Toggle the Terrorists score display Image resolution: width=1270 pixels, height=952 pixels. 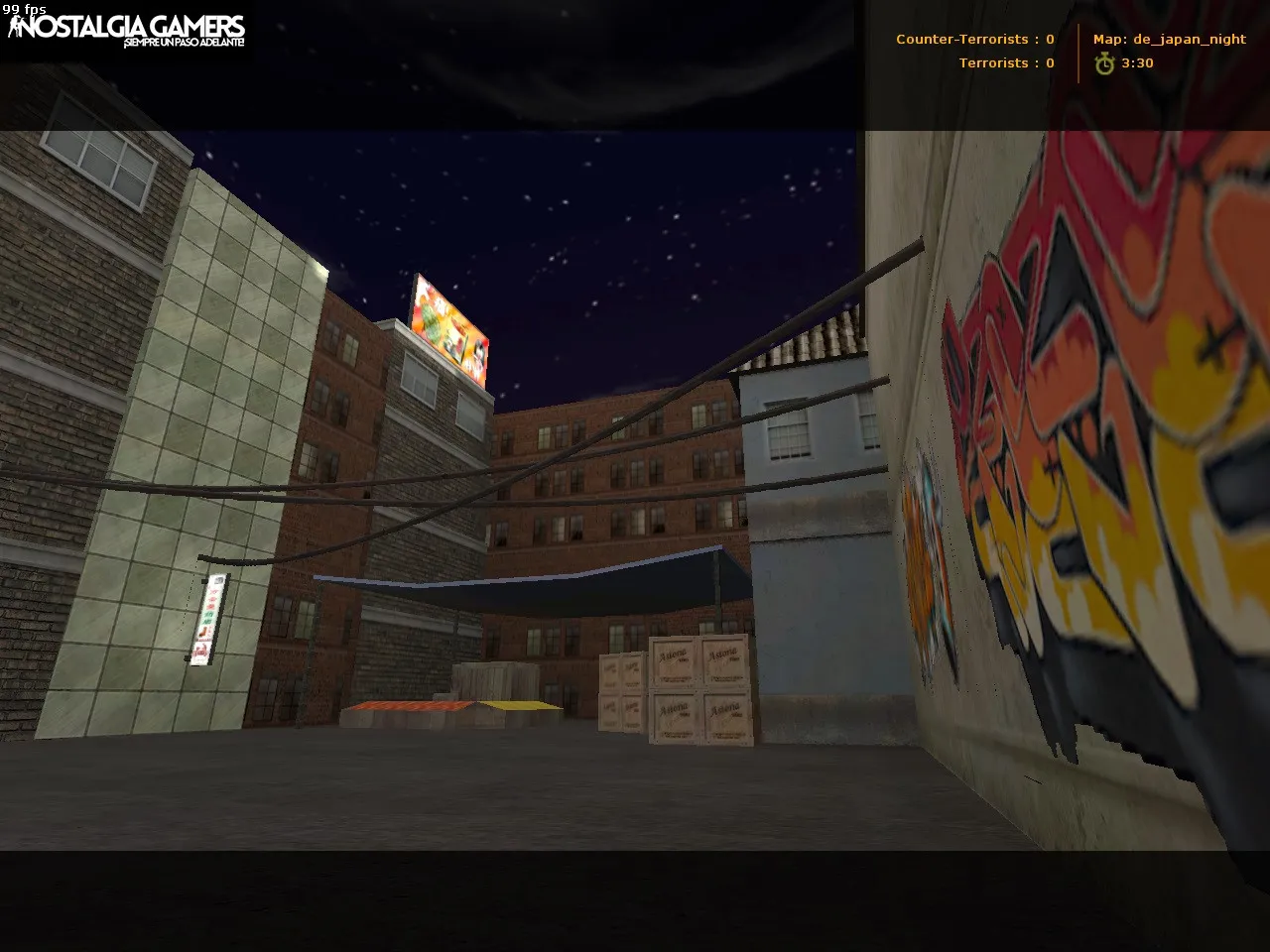(1004, 62)
